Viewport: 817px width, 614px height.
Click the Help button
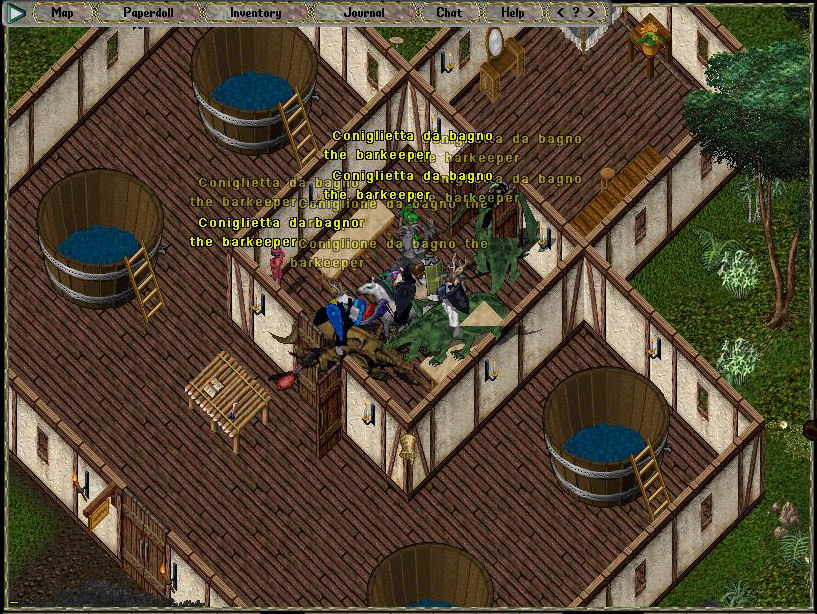coord(512,13)
